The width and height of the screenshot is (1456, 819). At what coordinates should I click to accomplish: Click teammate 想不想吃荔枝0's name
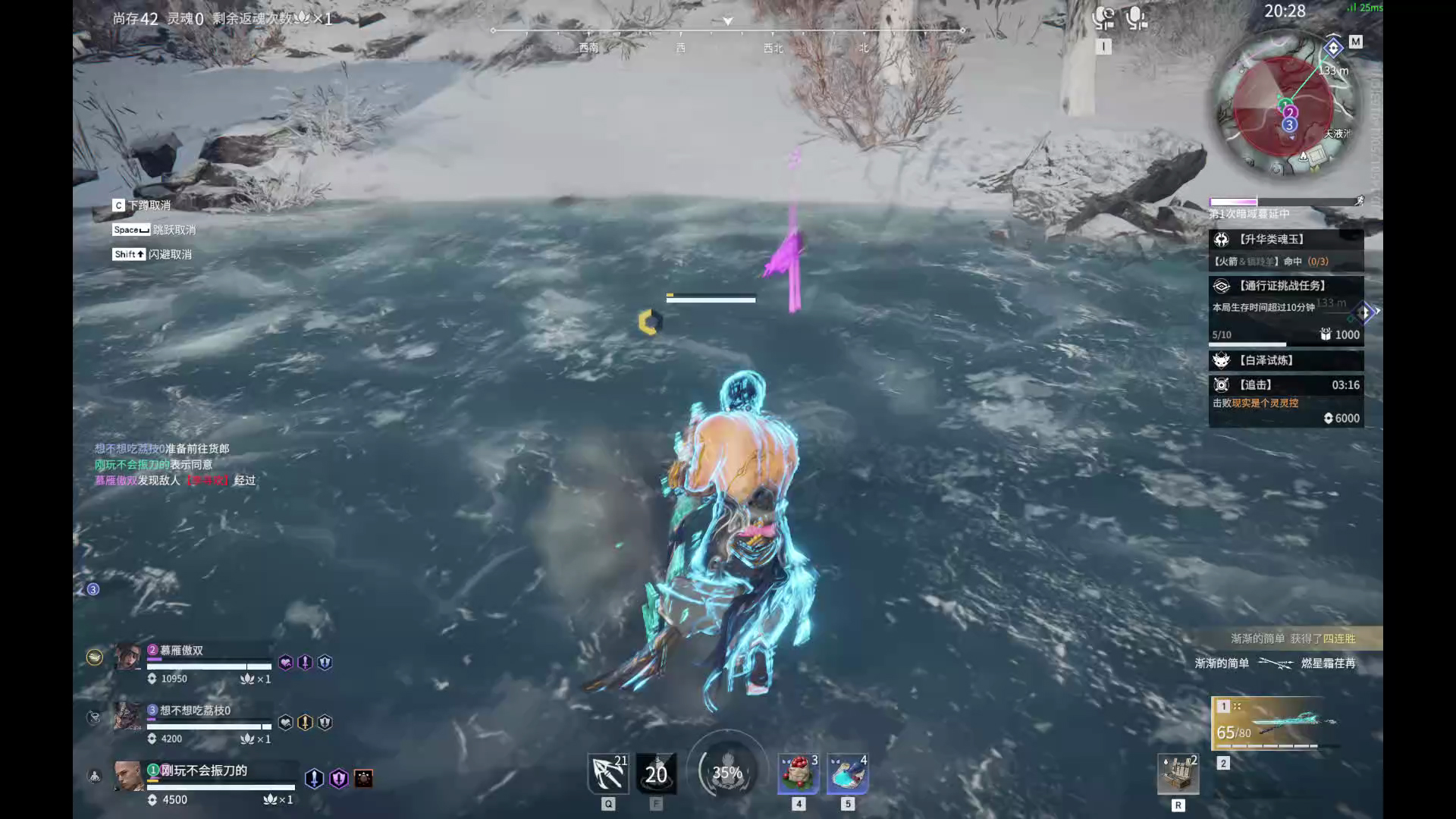tap(195, 709)
